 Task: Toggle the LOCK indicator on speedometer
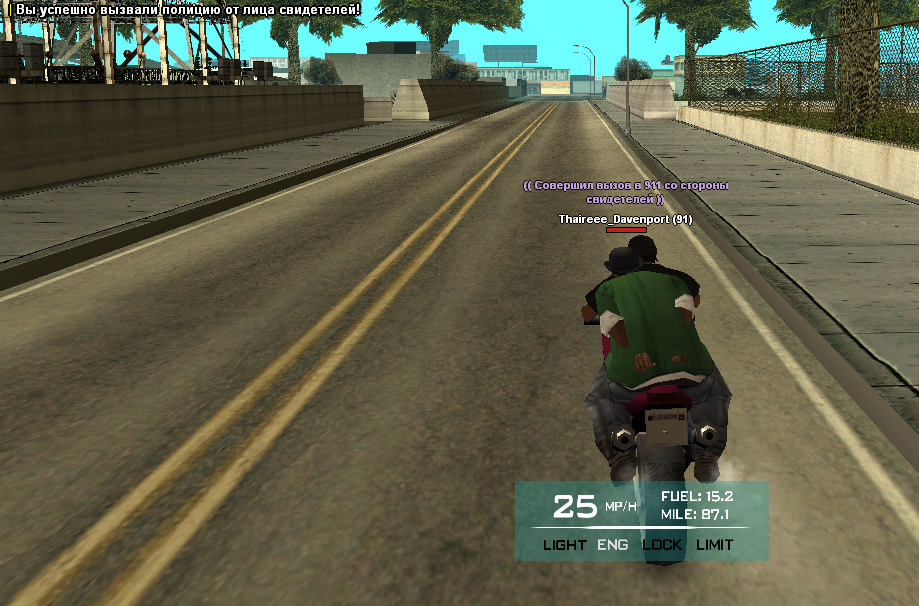click(662, 545)
